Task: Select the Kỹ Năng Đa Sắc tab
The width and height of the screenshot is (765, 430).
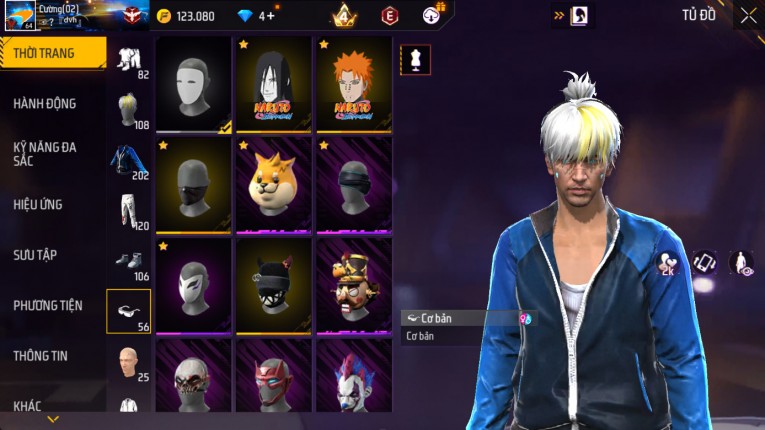Action: click(x=46, y=153)
